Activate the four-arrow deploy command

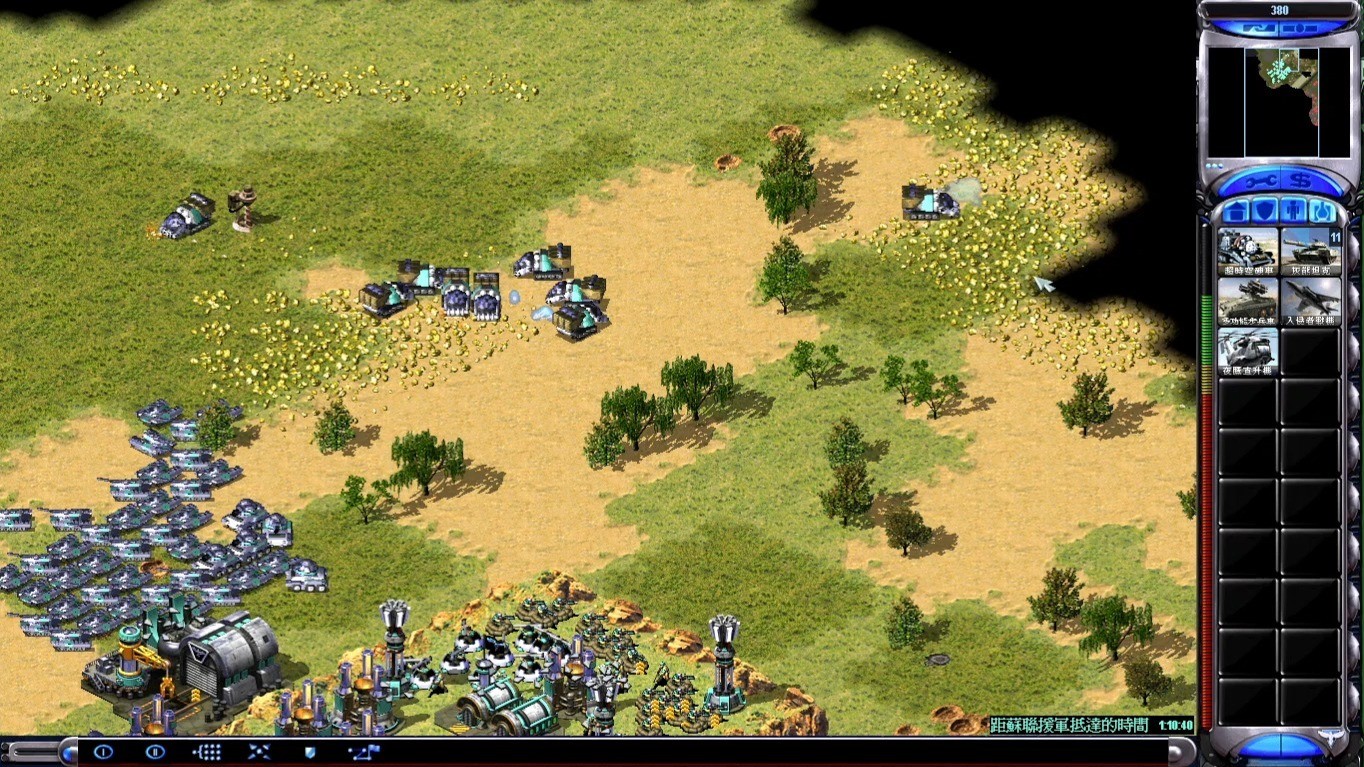259,752
